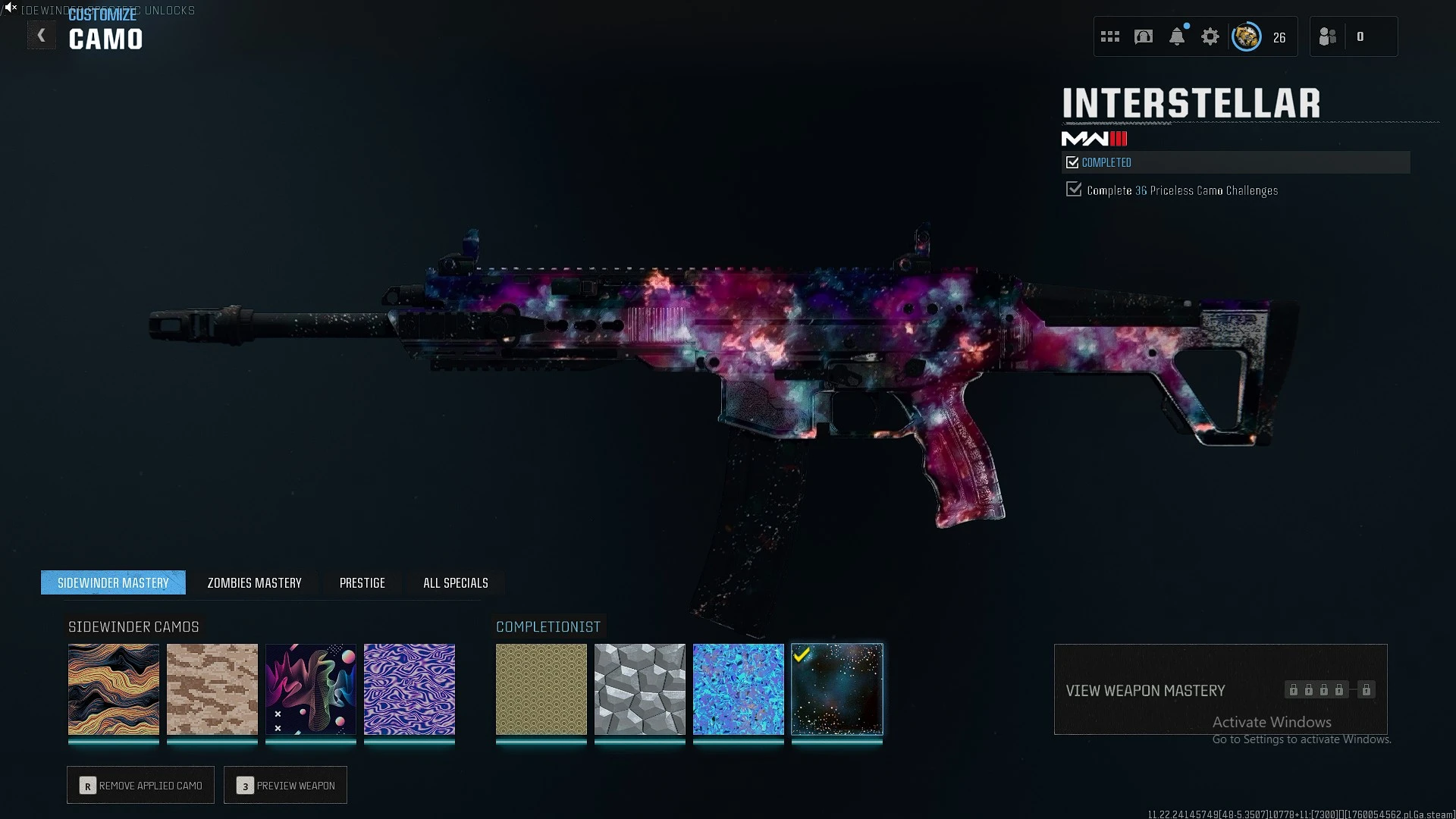Go back using the arrow beside Camo
The height and width of the screenshot is (819, 1456).
click(42, 36)
